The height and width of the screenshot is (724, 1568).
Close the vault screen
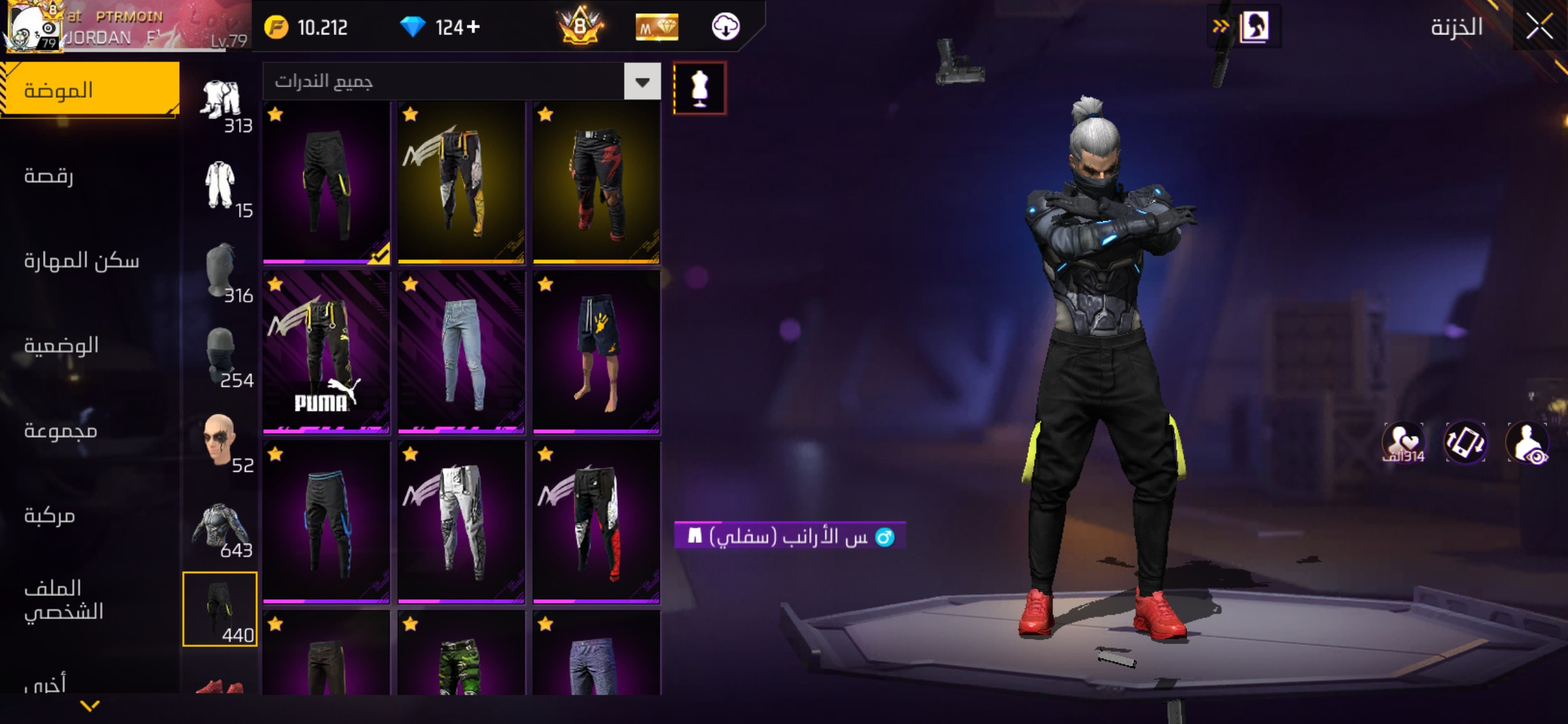[1539, 27]
